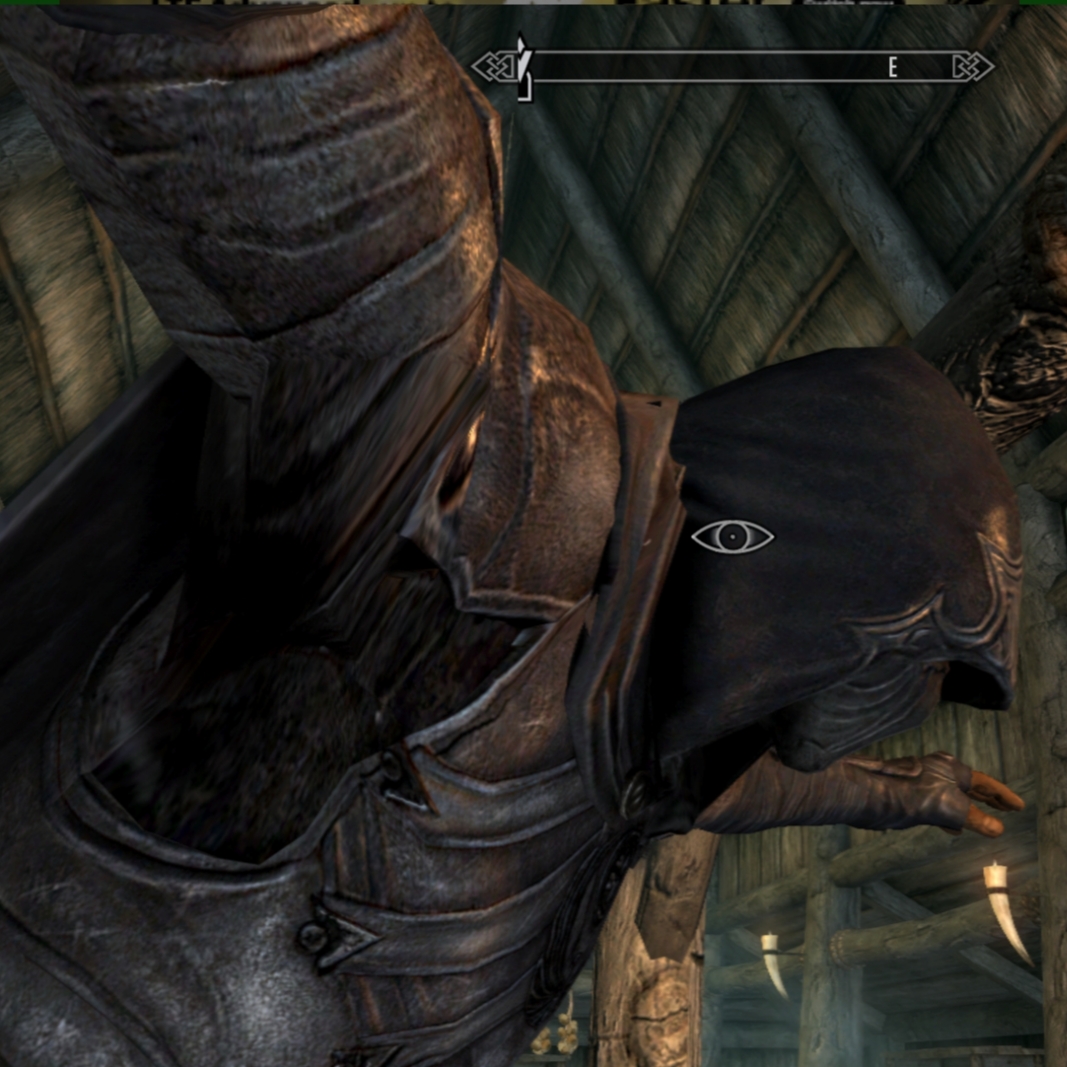Screen dimensions: 1067x1067
Task: Click the East marker on the compass
Action: click(x=893, y=68)
